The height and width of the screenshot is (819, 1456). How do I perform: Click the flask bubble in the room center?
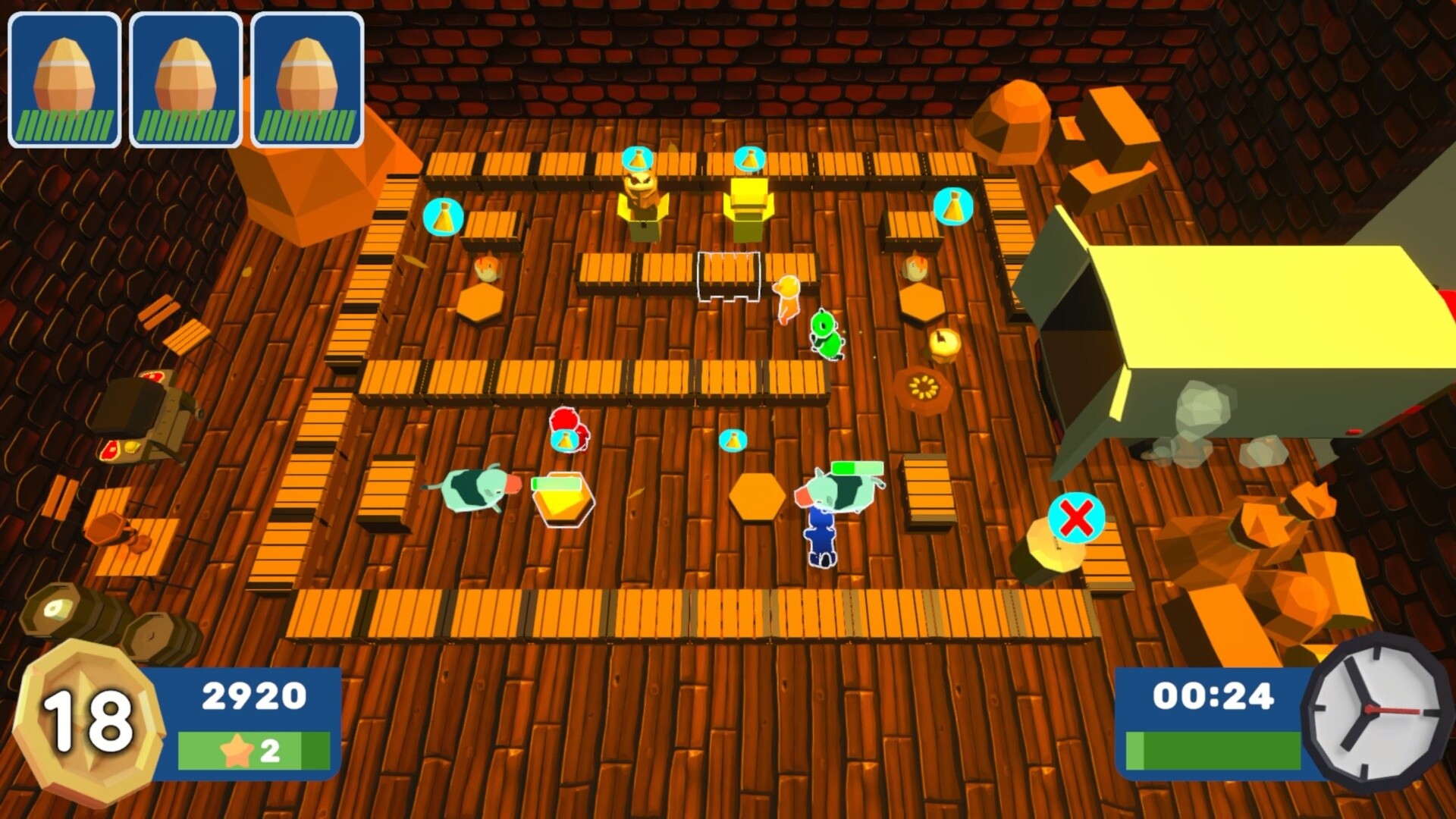(732, 438)
